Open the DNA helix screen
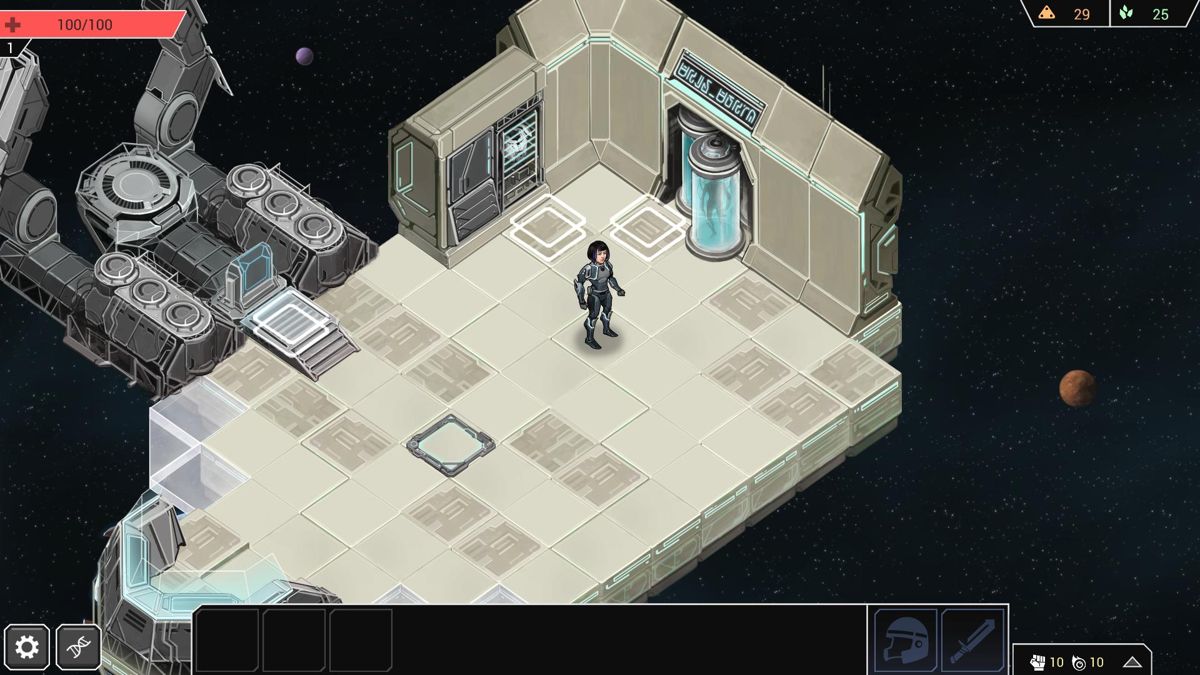 (78, 648)
